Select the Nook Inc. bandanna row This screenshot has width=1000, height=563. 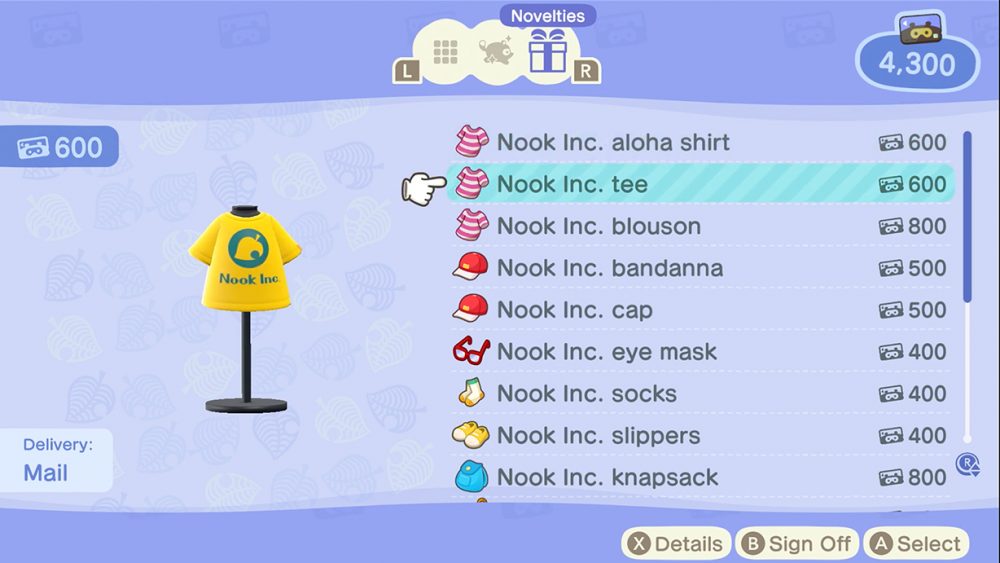609,268
